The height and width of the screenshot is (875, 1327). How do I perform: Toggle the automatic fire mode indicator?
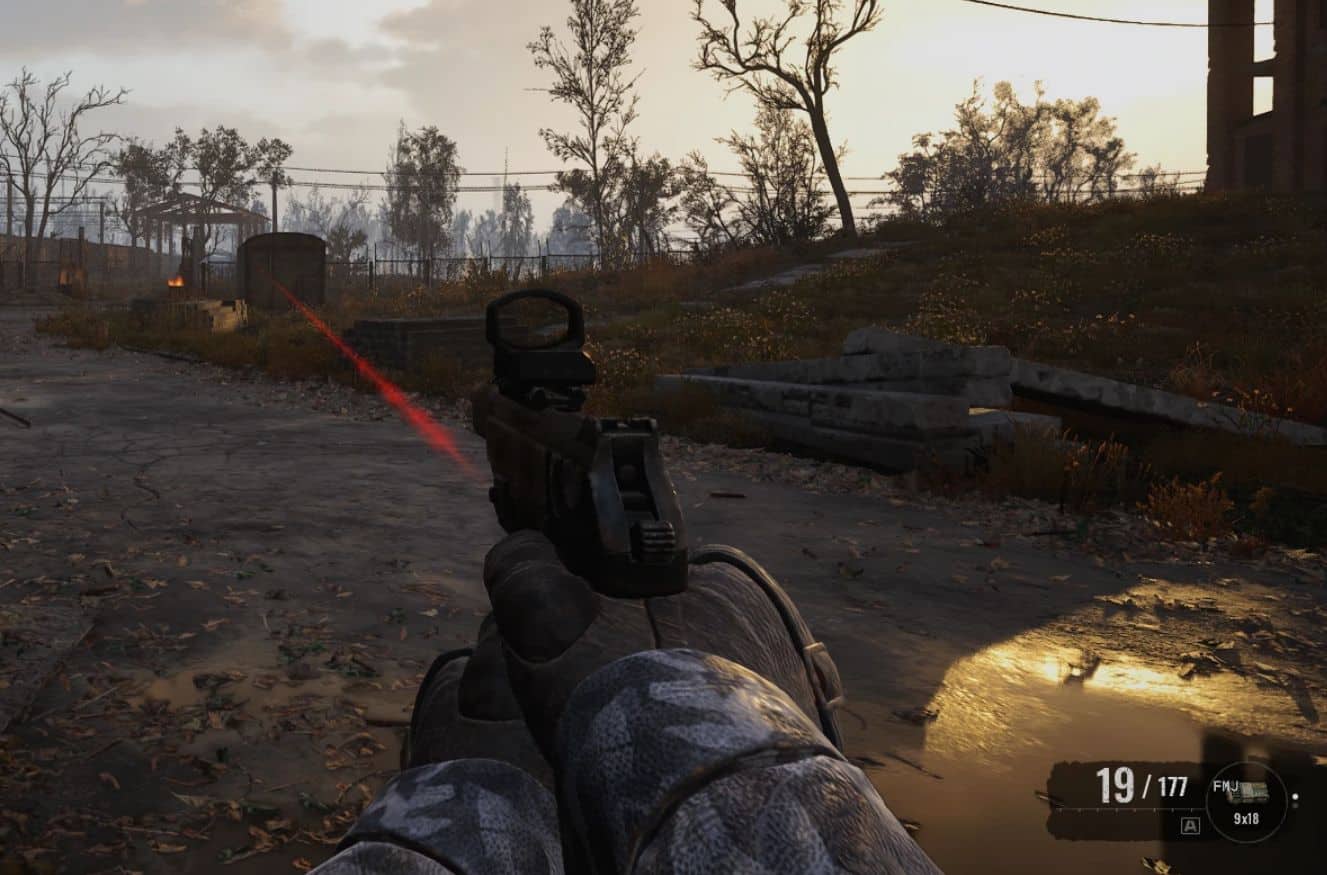[x=1190, y=825]
